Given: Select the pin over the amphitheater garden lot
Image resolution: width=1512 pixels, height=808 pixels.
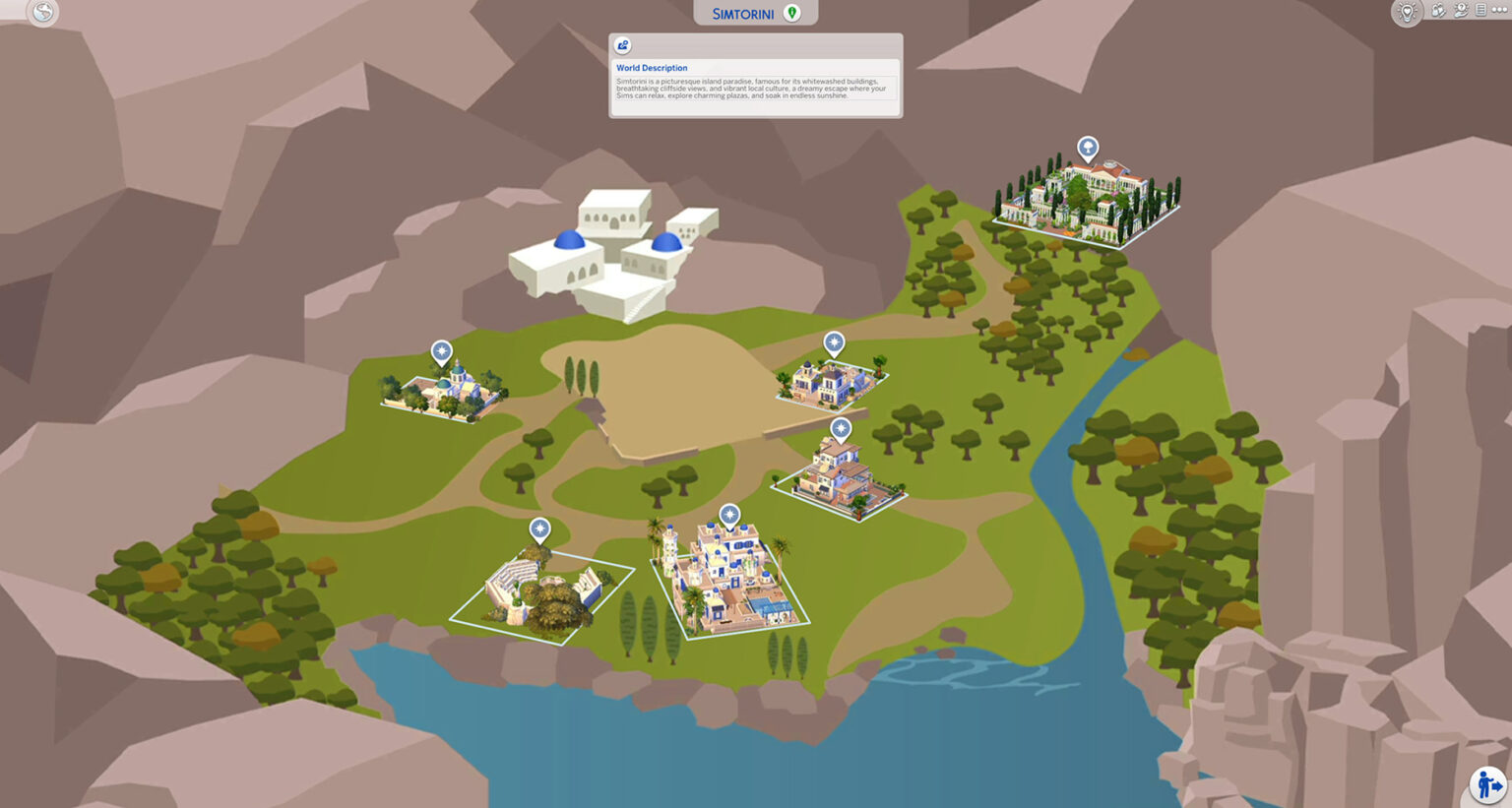Looking at the screenshot, I should pyautogui.click(x=539, y=528).
